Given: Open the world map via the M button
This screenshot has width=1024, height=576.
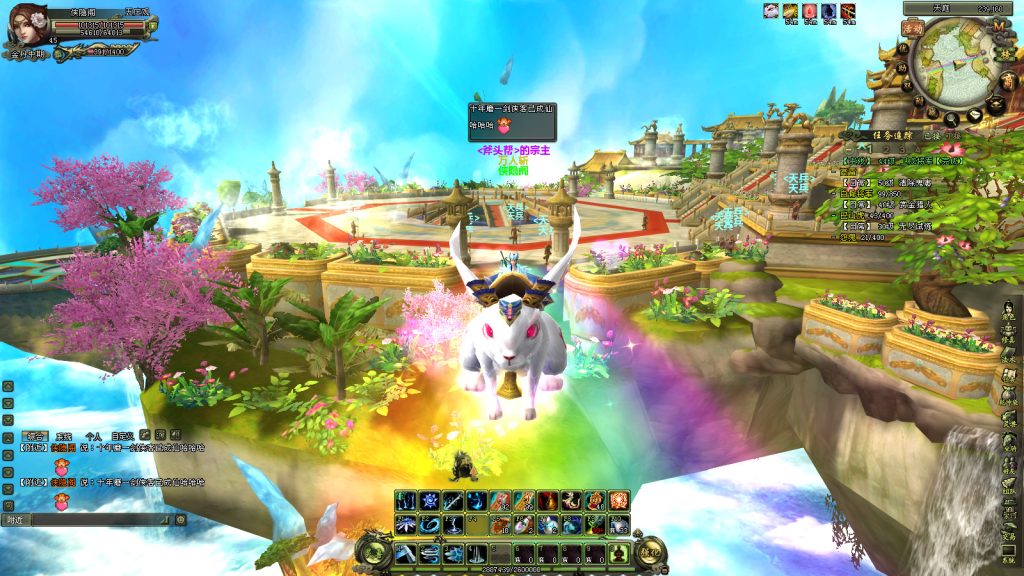Looking at the screenshot, I should pos(998,29).
